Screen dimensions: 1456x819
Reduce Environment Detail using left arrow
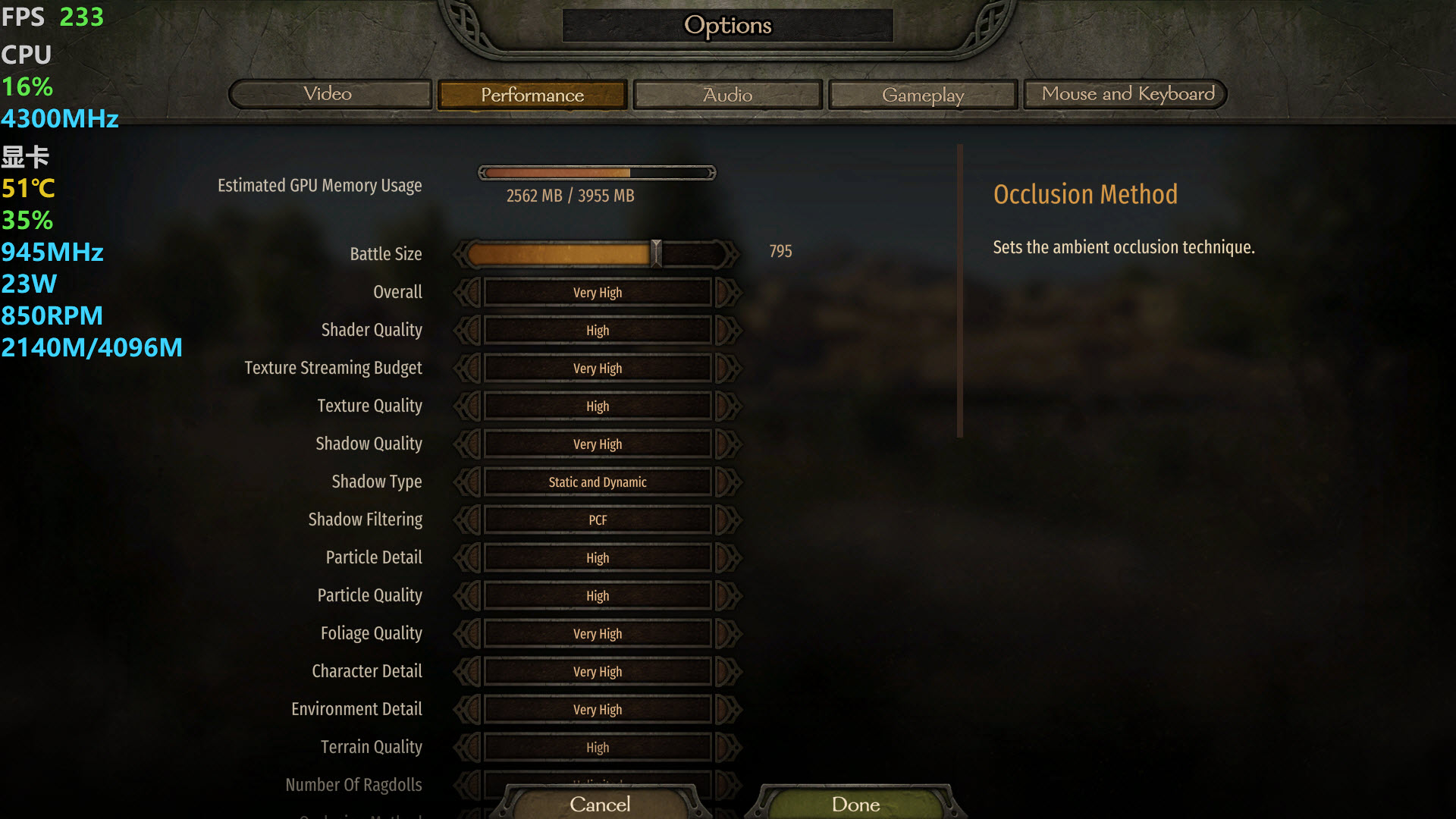click(469, 709)
